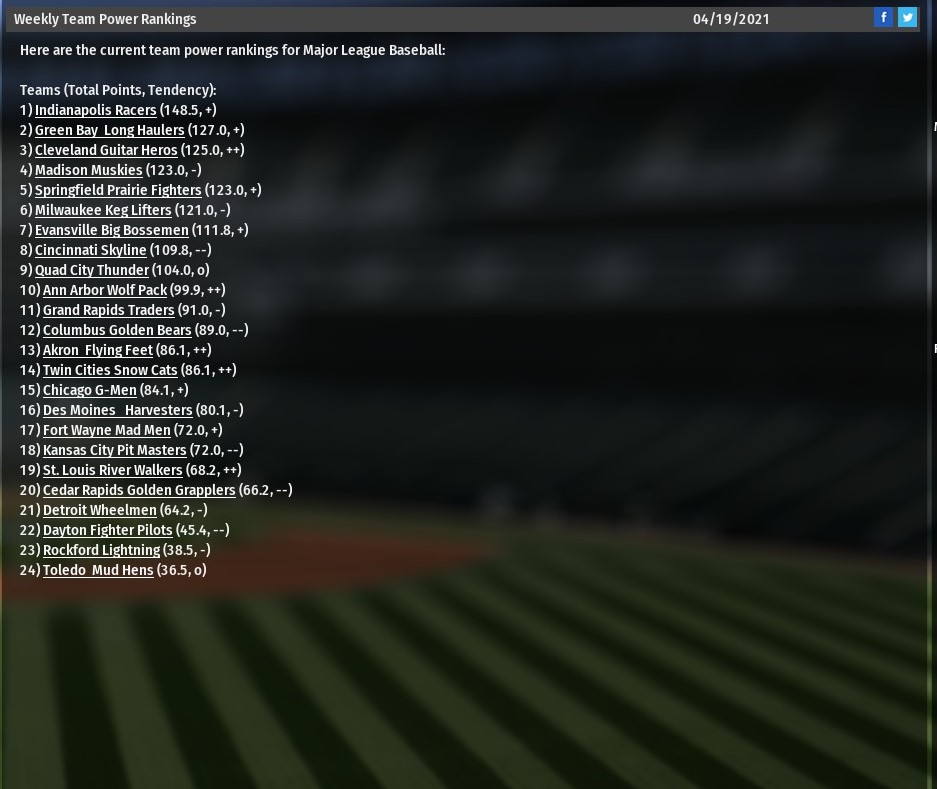View Ann Arbor Wolf Pack team
This screenshot has height=789, width=937.
click(x=104, y=290)
